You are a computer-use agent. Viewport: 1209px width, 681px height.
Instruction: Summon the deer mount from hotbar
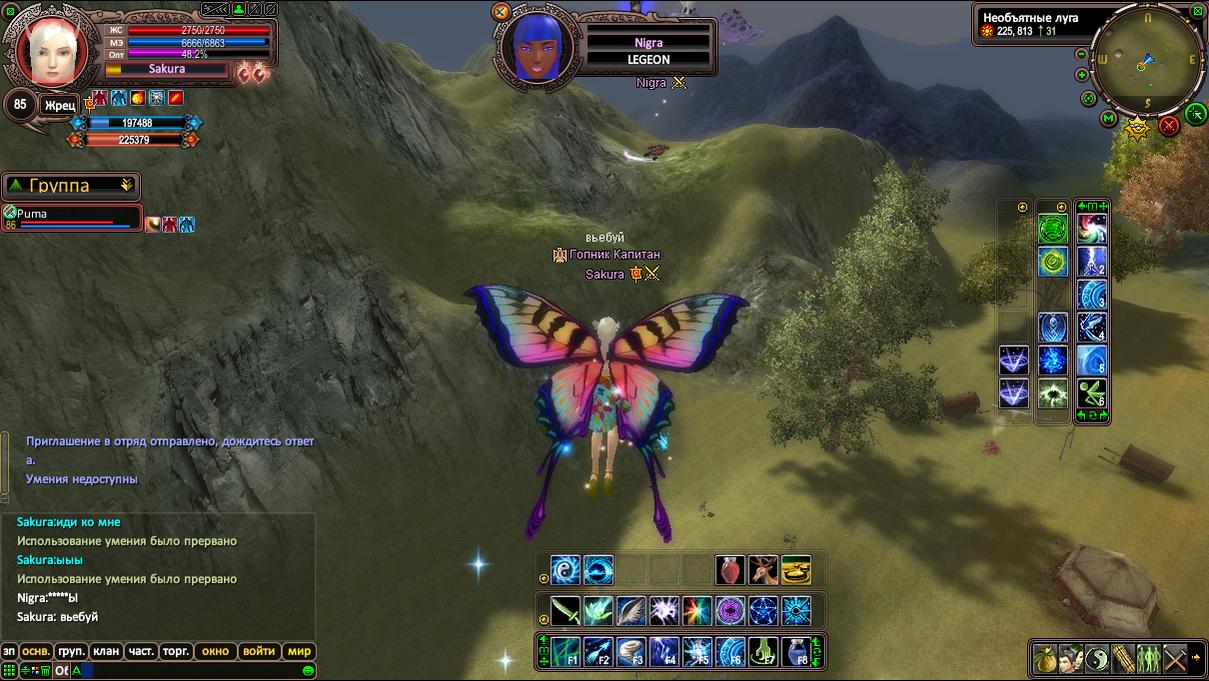coord(763,570)
